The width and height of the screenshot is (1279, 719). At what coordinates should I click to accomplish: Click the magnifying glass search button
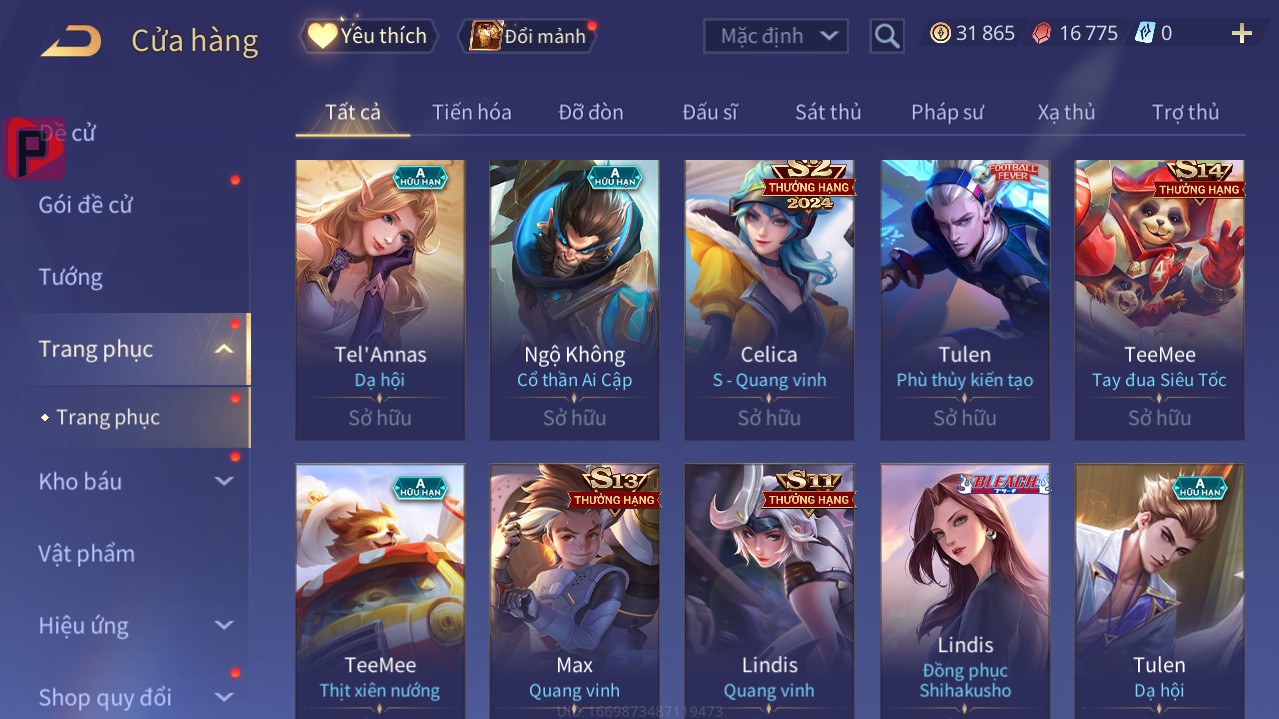click(x=886, y=37)
